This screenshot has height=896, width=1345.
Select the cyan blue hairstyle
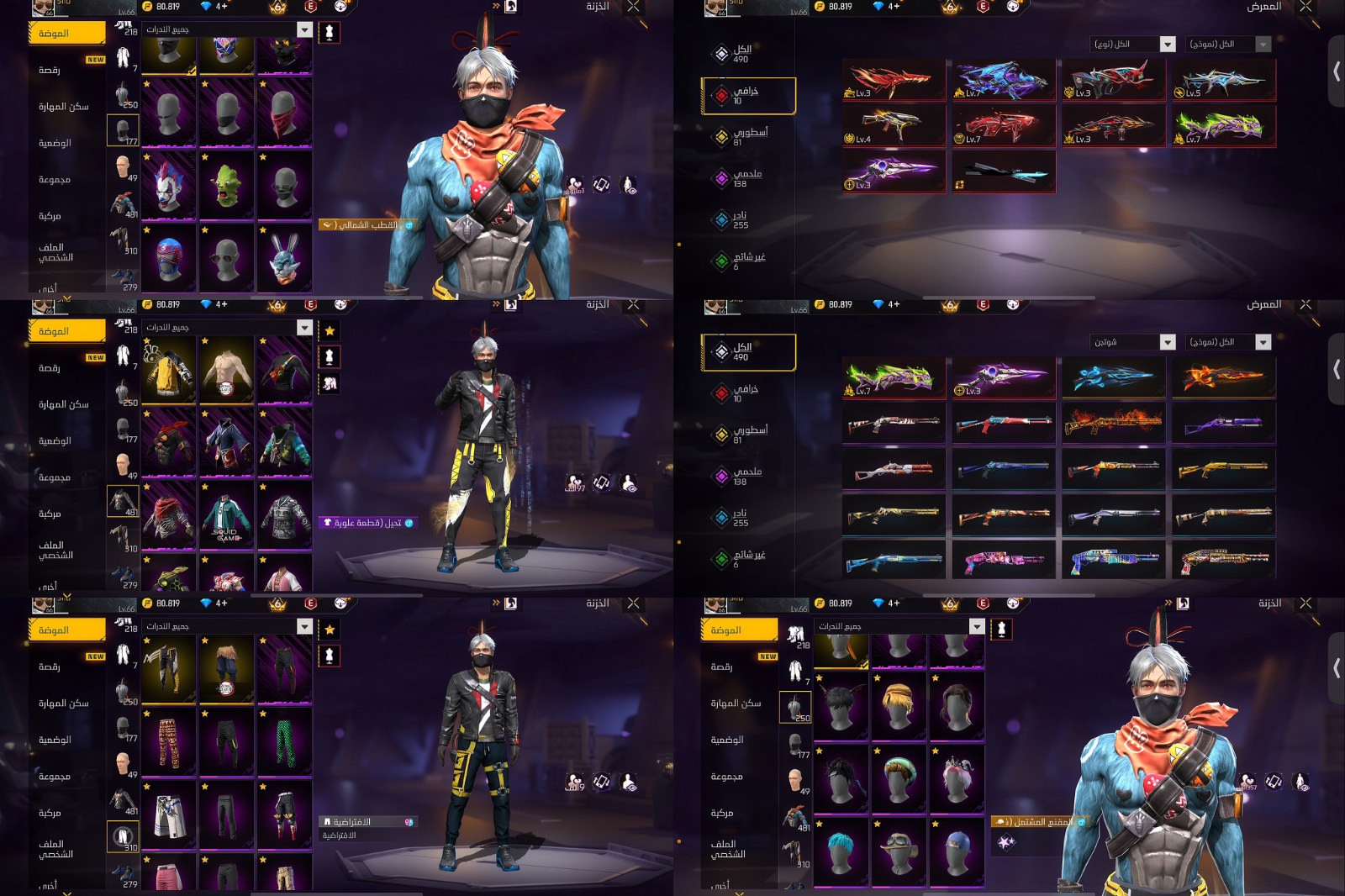tap(841, 851)
